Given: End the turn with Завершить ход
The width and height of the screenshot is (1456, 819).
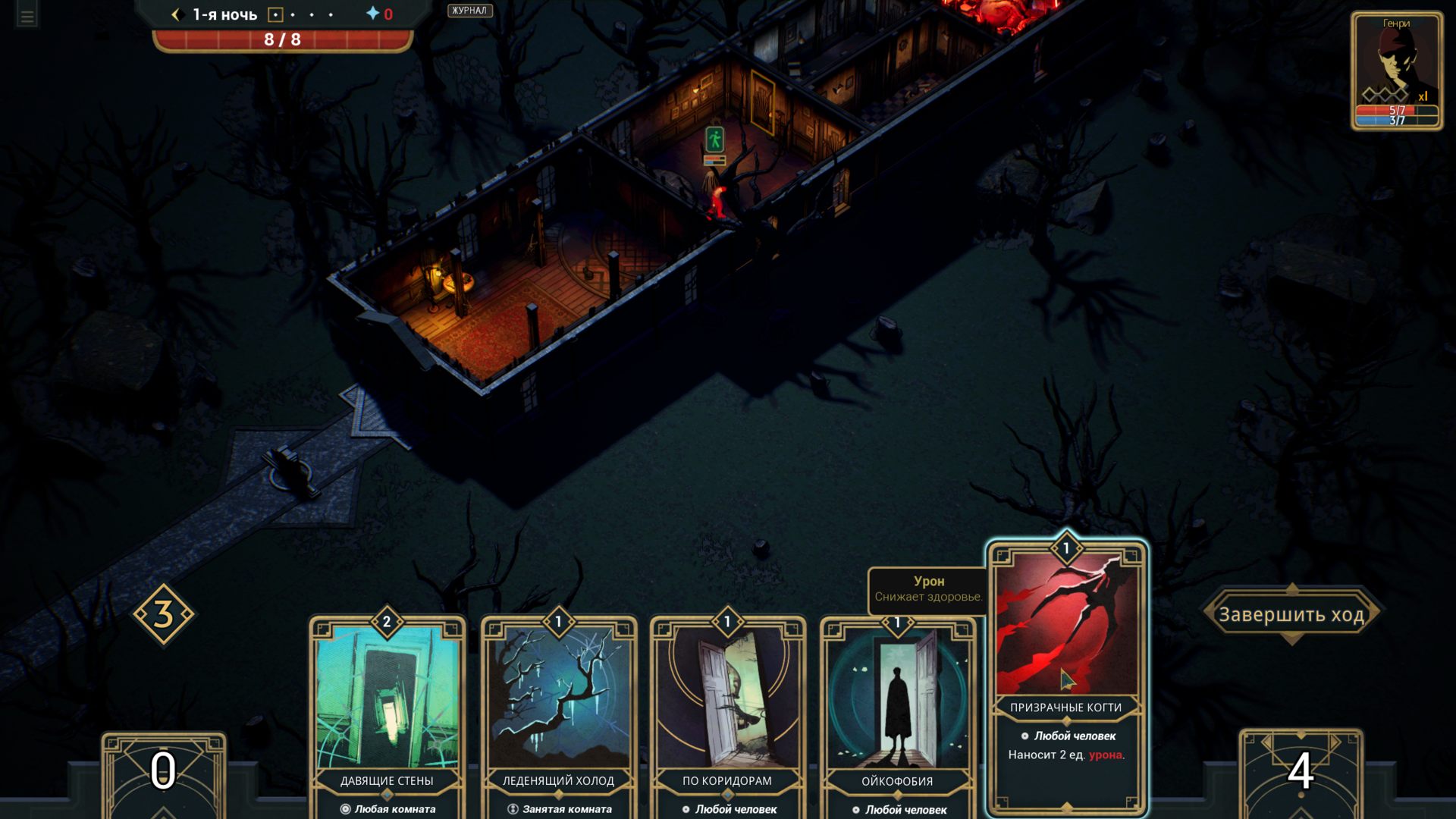Looking at the screenshot, I should [1291, 614].
